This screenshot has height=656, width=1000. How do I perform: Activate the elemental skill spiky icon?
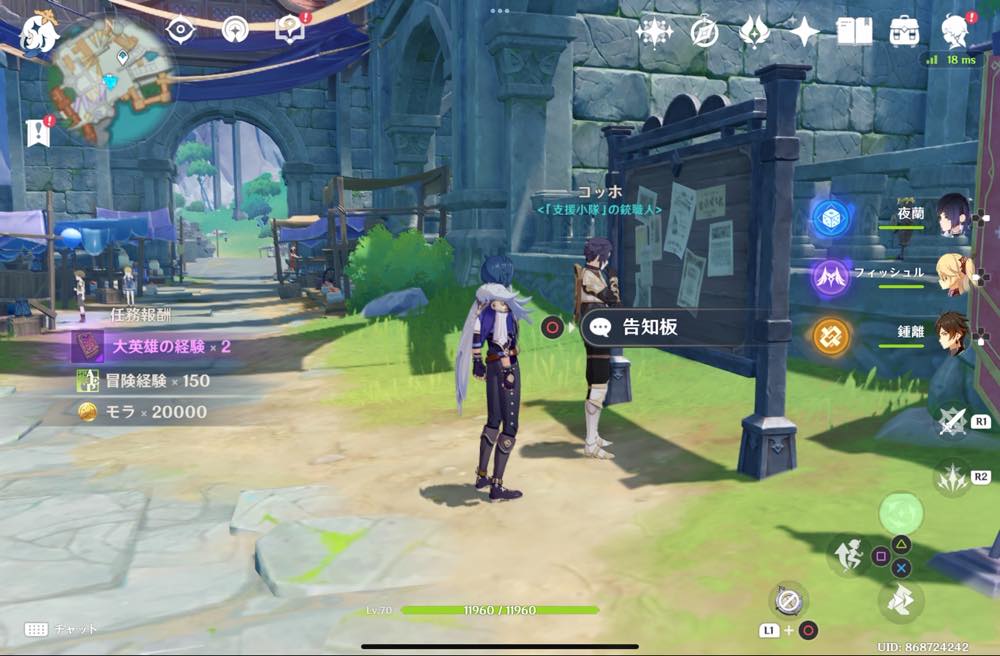[953, 478]
